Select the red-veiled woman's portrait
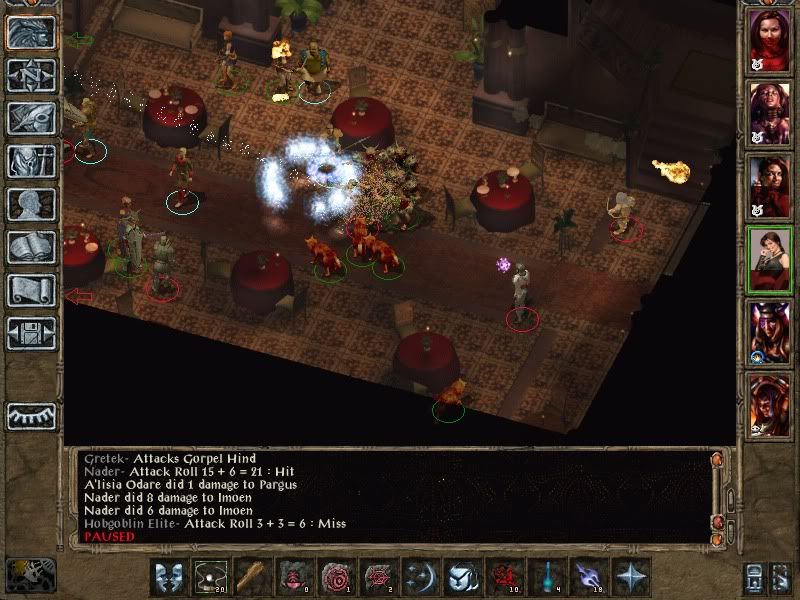The width and height of the screenshot is (800, 600). point(769,43)
